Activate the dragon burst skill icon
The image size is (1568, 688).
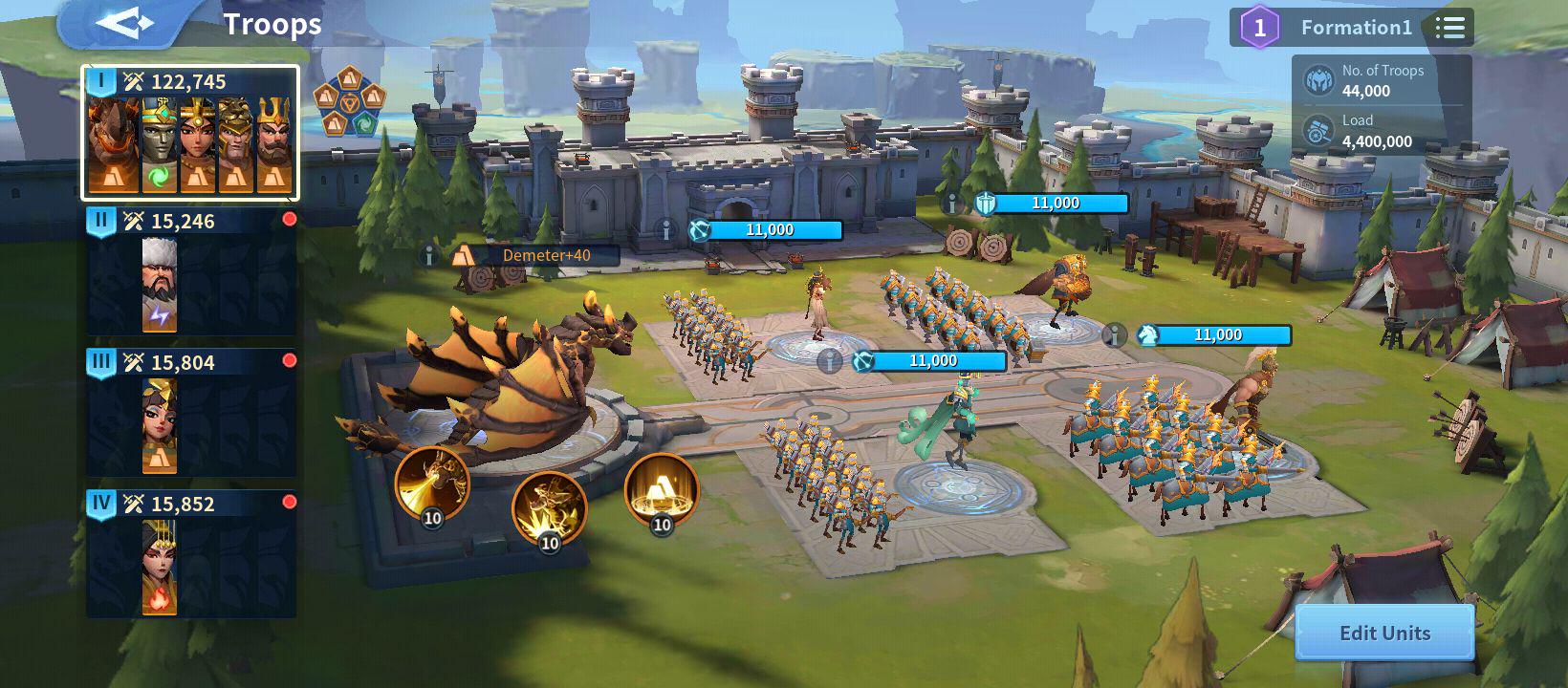[x=549, y=508]
